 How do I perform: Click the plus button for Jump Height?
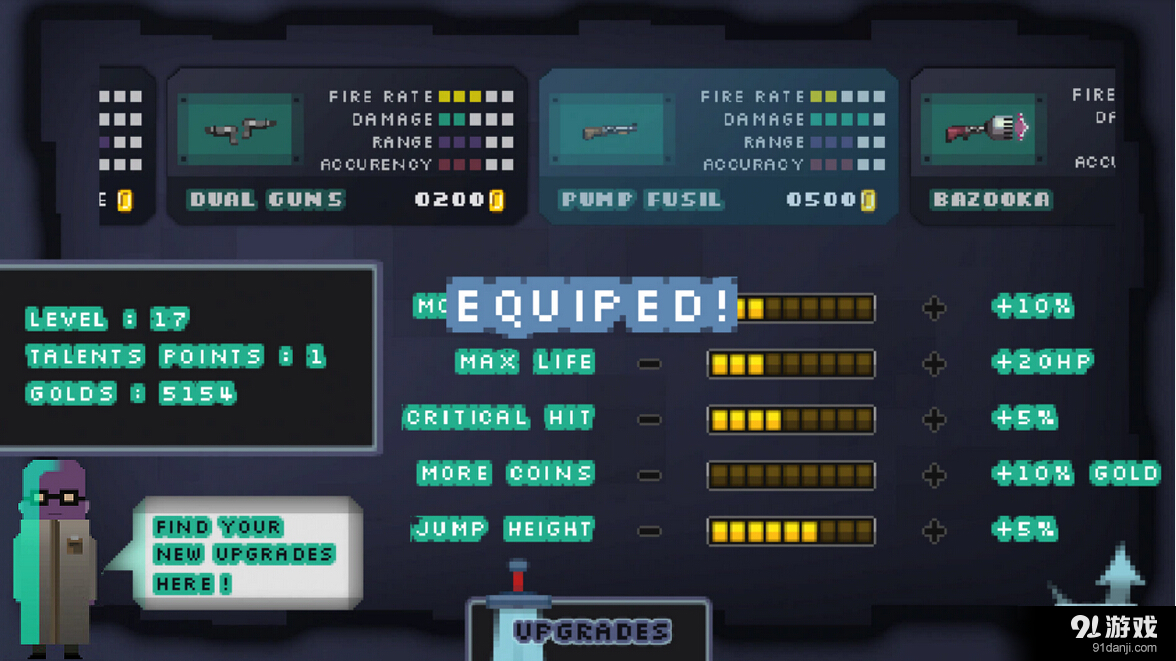pos(934,531)
